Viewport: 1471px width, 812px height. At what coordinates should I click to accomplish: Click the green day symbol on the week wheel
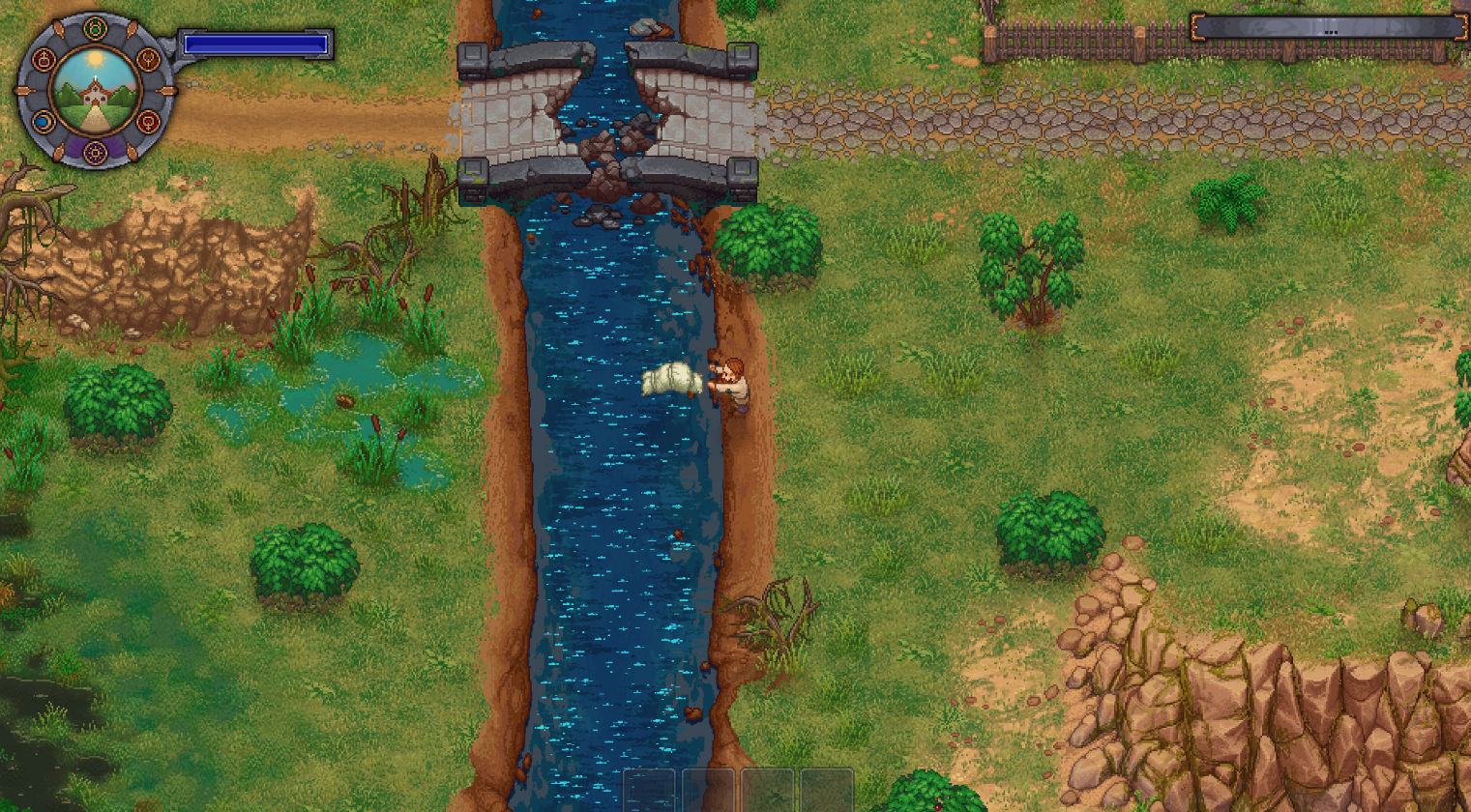click(95, 30)
